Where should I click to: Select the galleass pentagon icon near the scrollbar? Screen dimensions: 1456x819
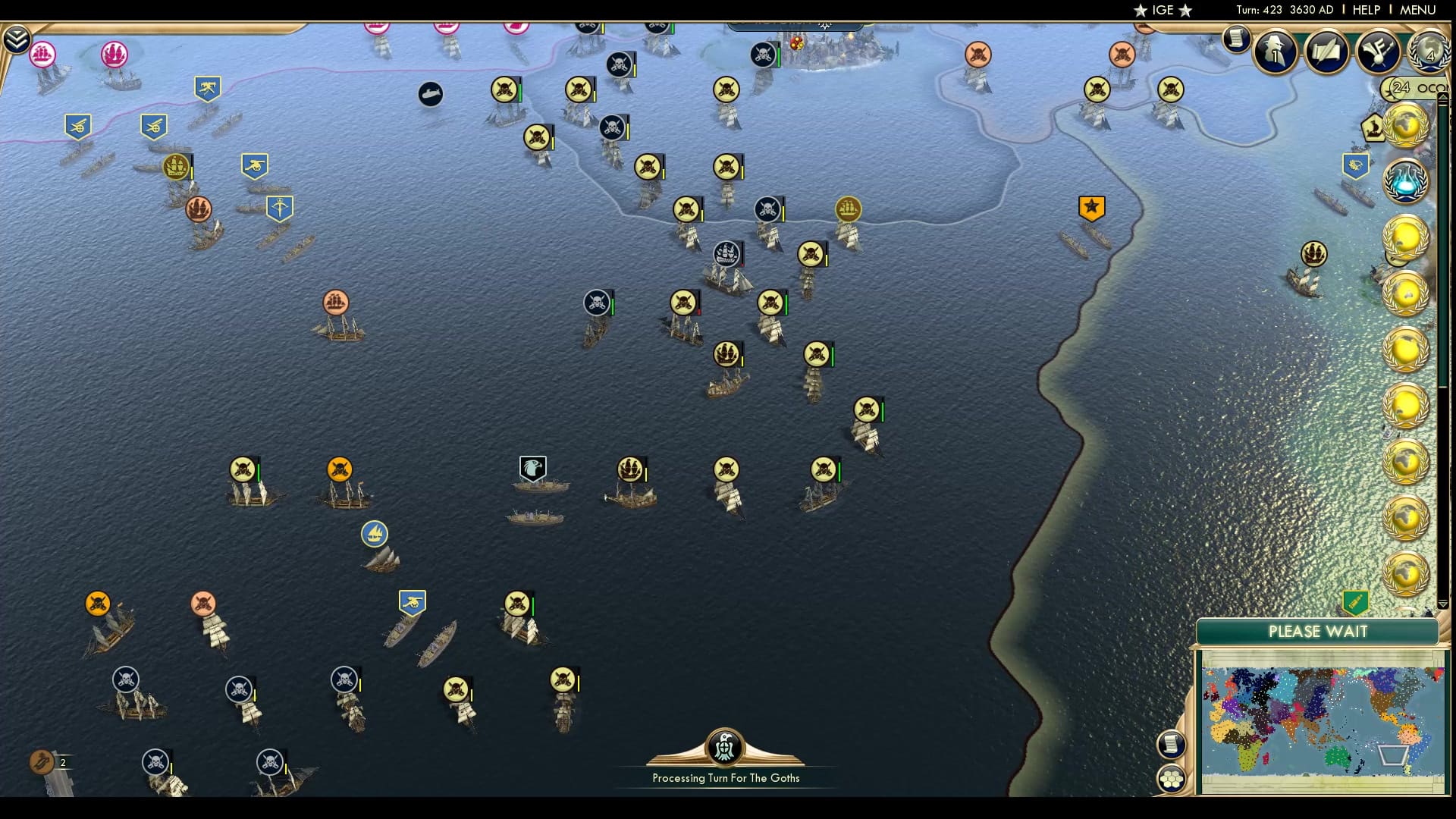point(1374,127)
